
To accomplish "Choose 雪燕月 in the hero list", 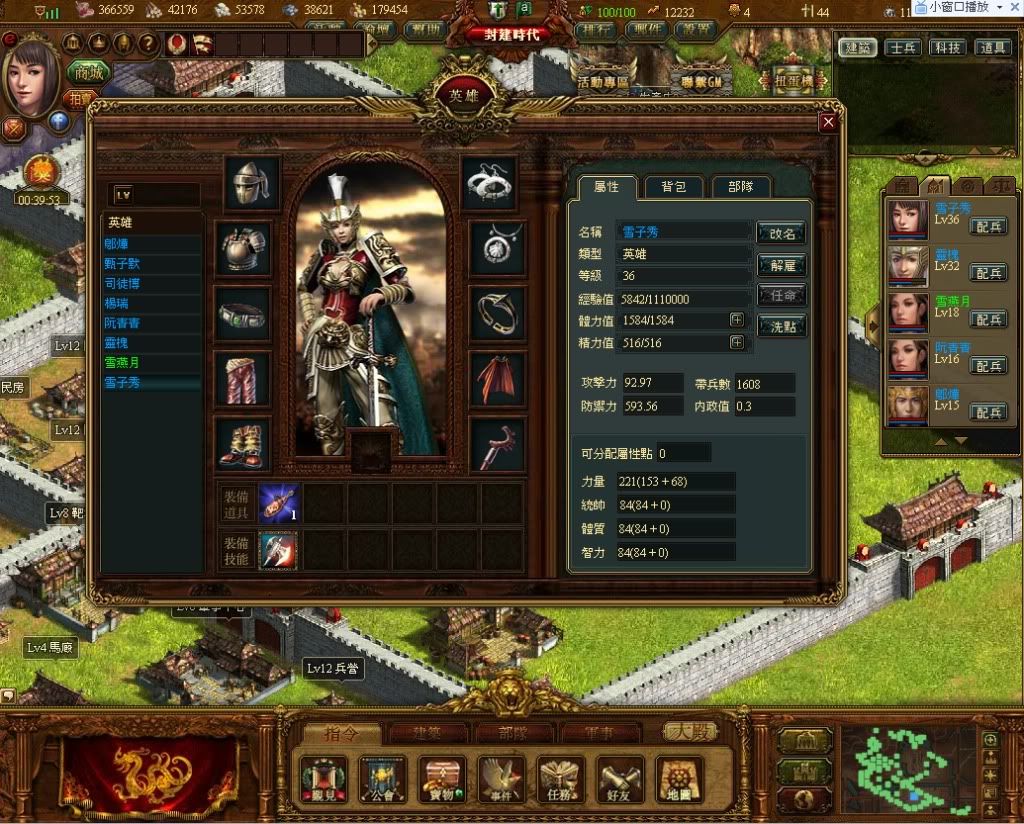I will [122, 362].
